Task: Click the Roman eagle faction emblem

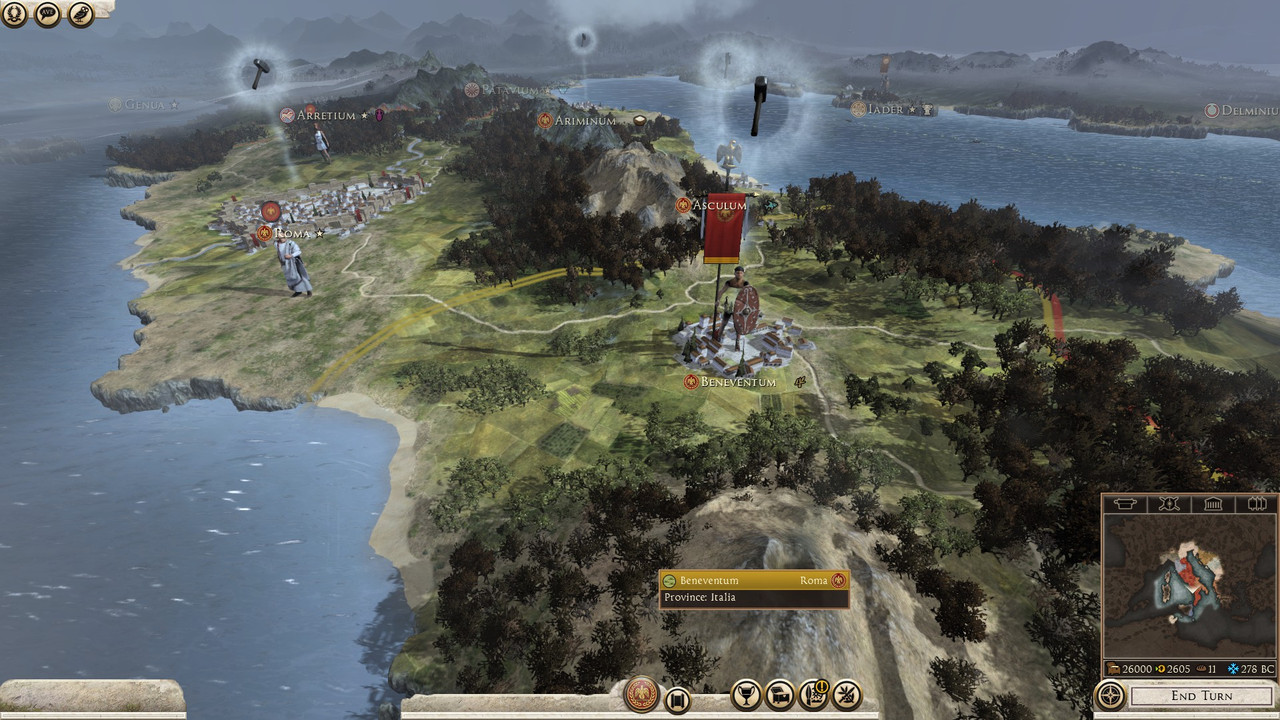Action: (x=641, y=694)
